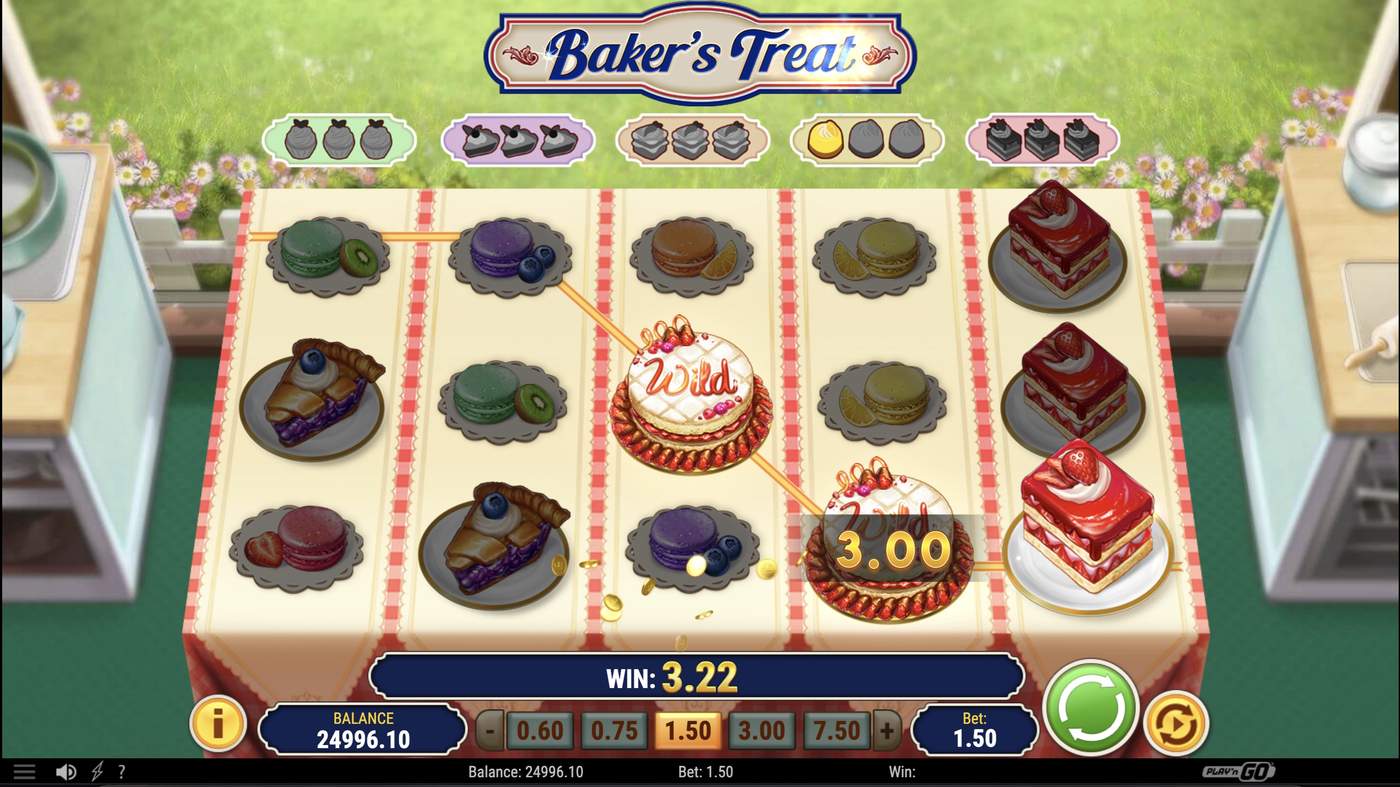Open the help section

pos(122,771)
